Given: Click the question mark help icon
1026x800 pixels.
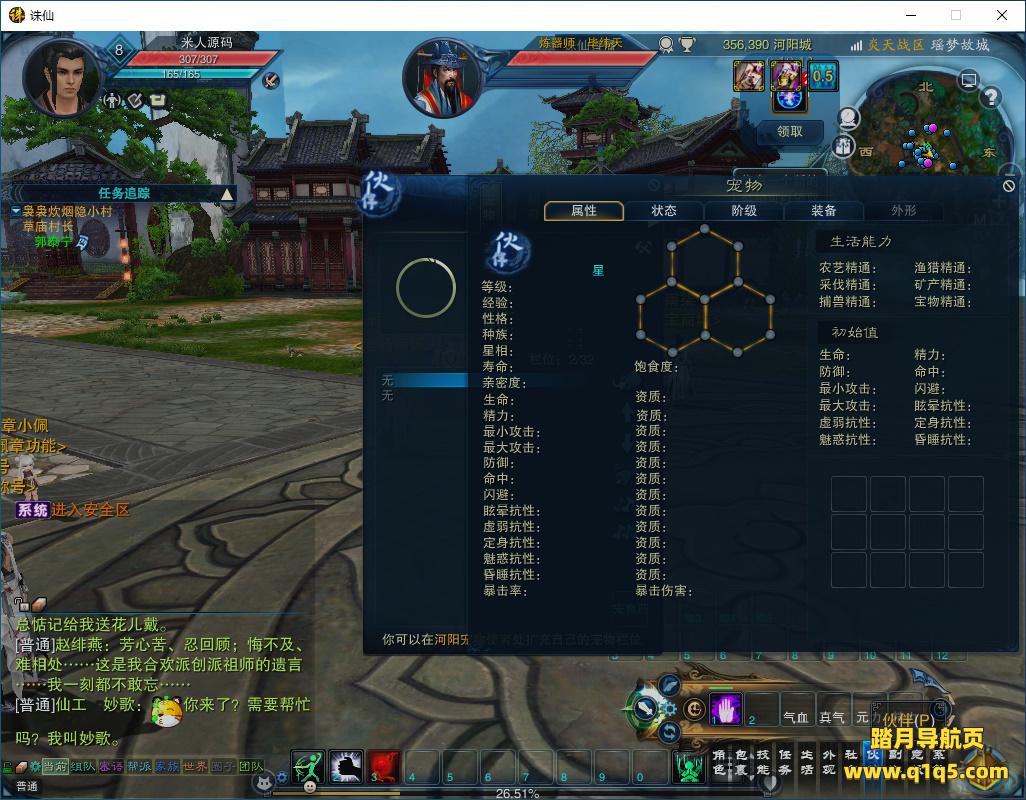Looking at the screenshot, I should [991, 97].
